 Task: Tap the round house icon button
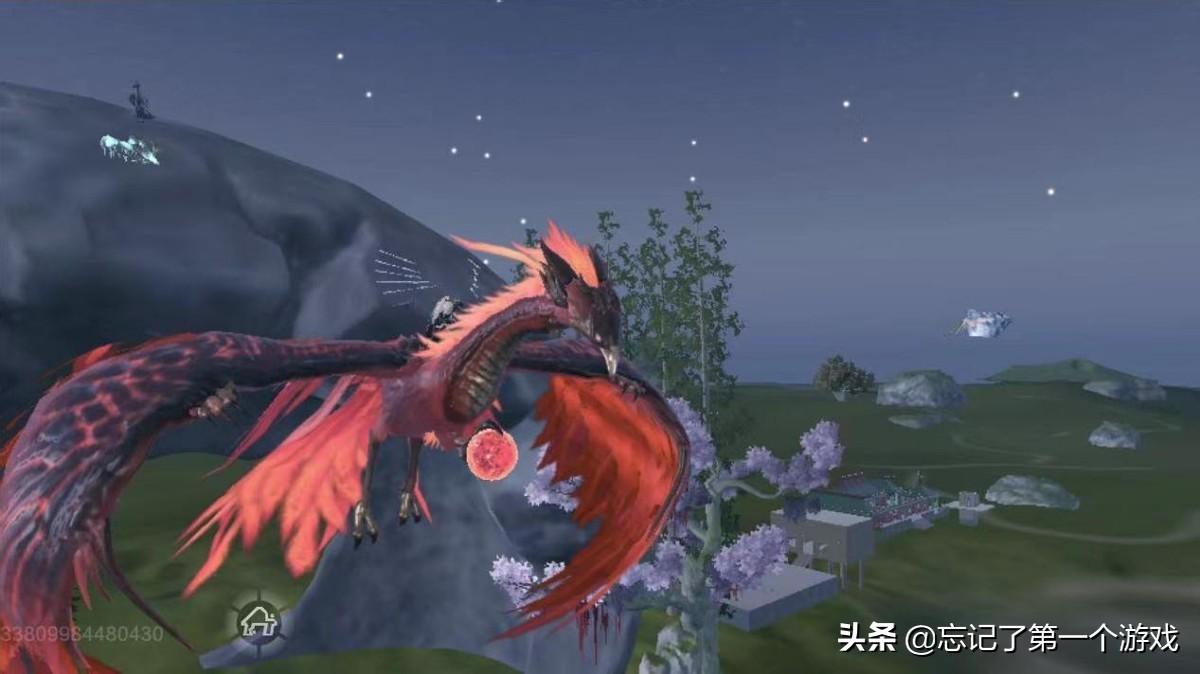coord(258,622)
